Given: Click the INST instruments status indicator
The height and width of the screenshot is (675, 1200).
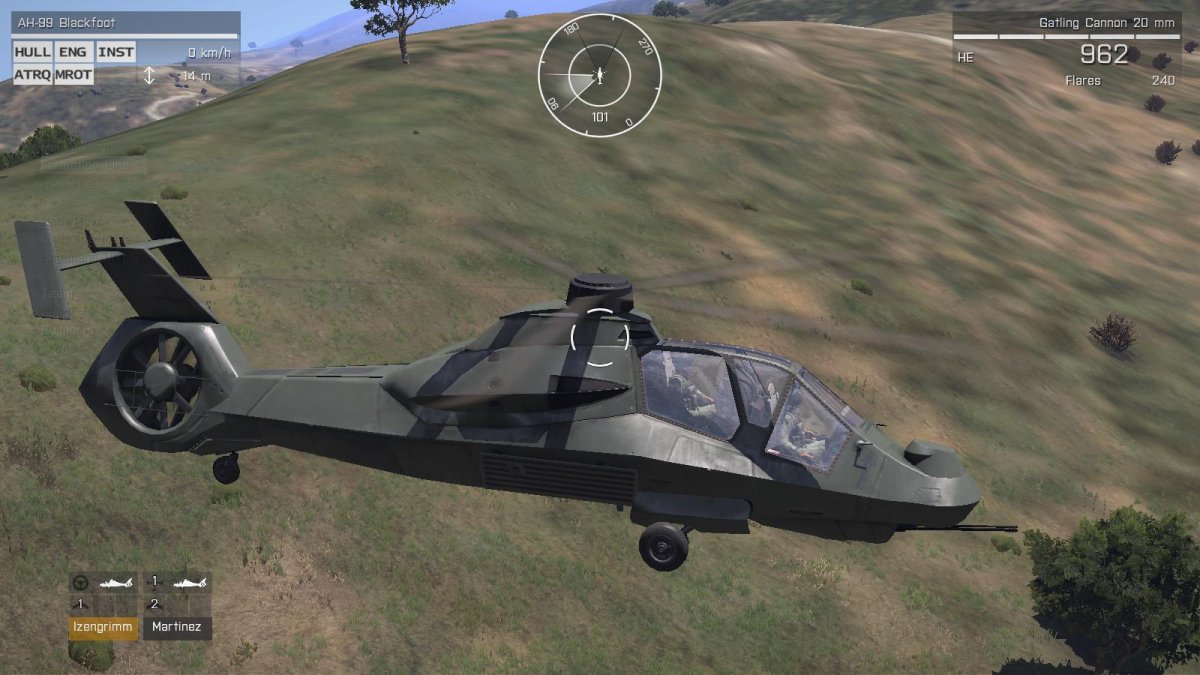Looking at the screenshot, I should point(115,53).
